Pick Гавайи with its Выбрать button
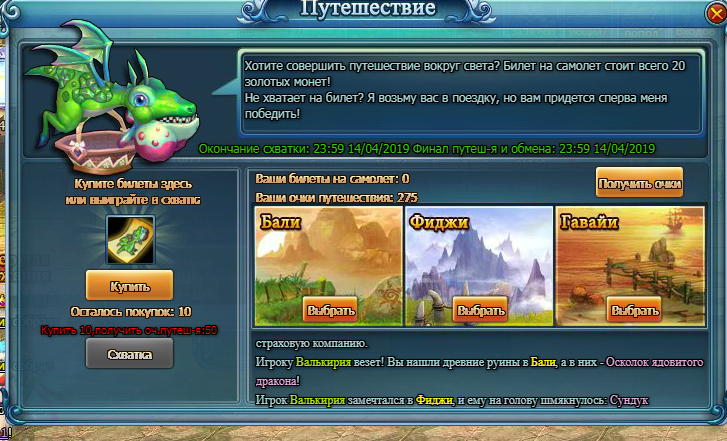This screenshot has width=727, height=441. pyautogui.click(x=634, y=310)
